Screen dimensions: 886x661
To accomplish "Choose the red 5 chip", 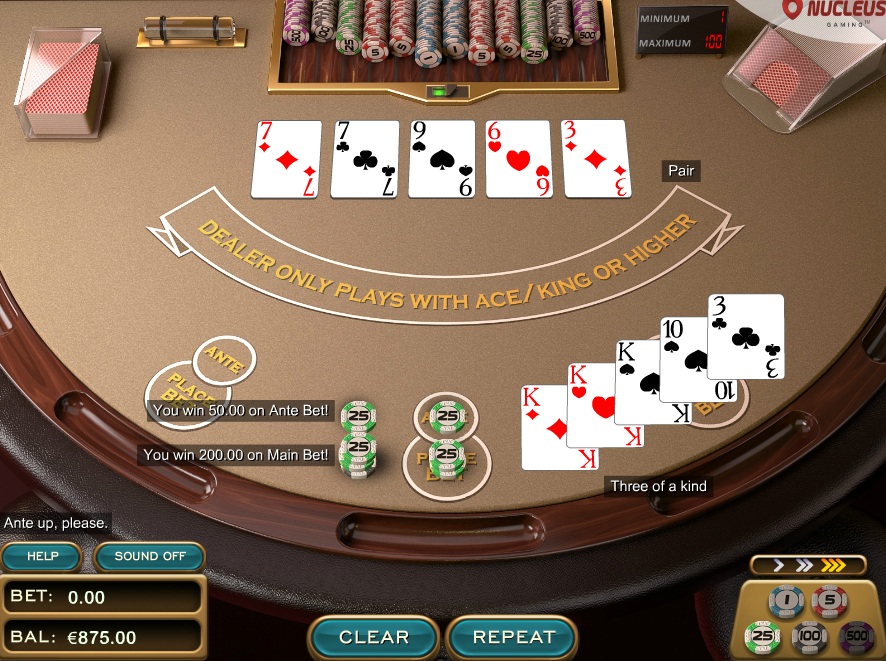I will click(830, 601).
